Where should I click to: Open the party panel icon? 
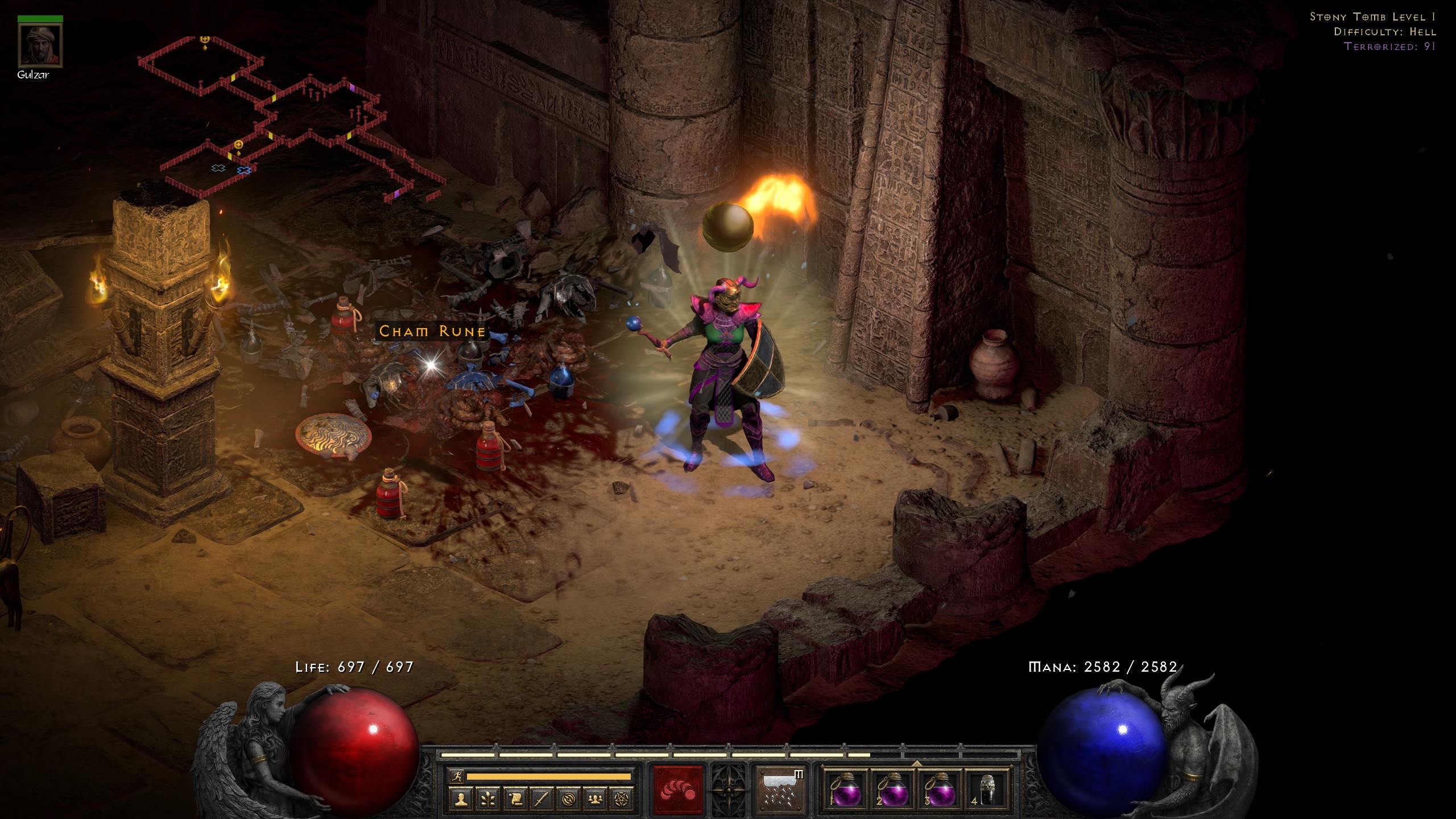click(x=595, y=800)
